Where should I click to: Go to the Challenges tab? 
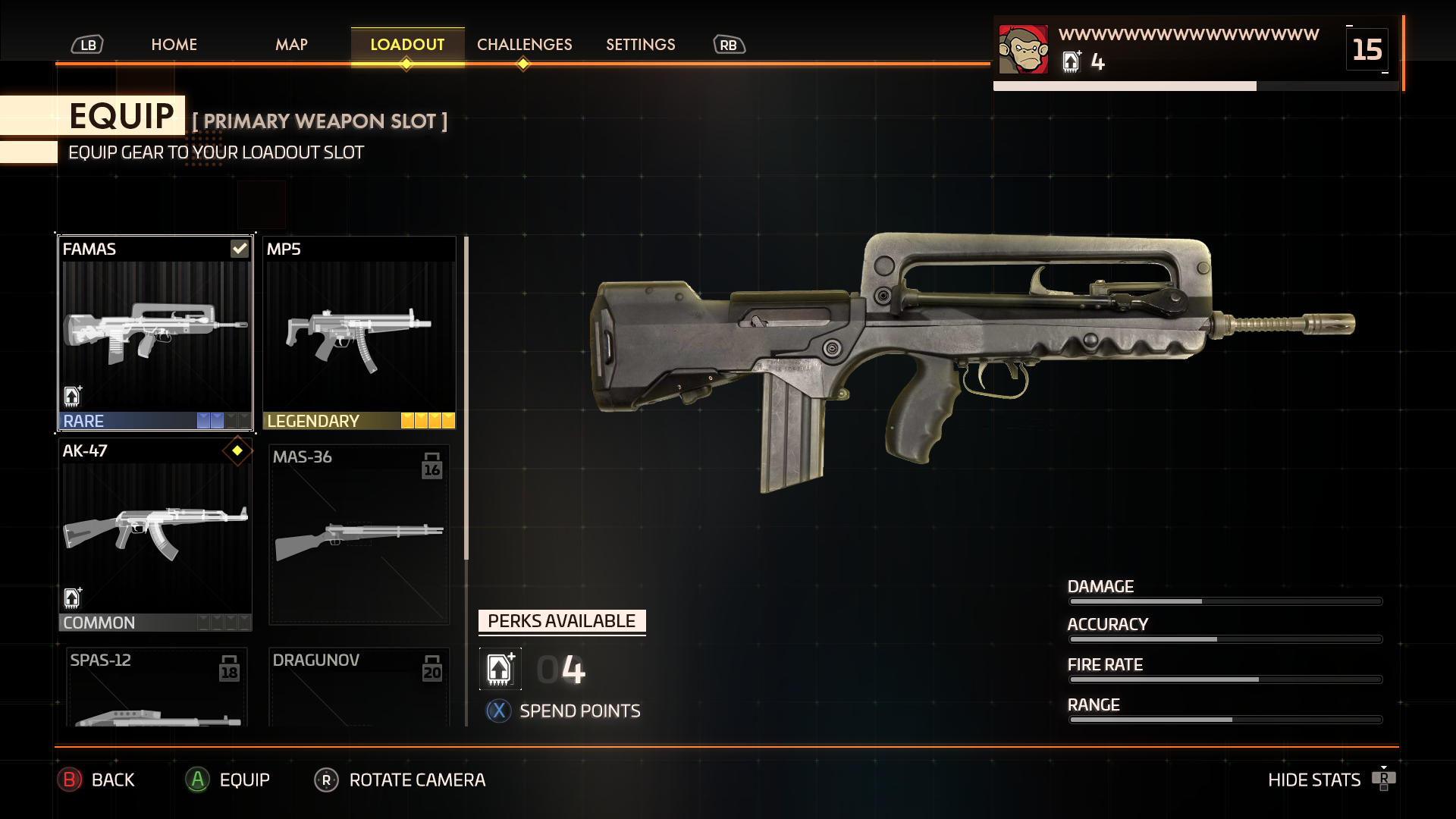click(524, 45)
